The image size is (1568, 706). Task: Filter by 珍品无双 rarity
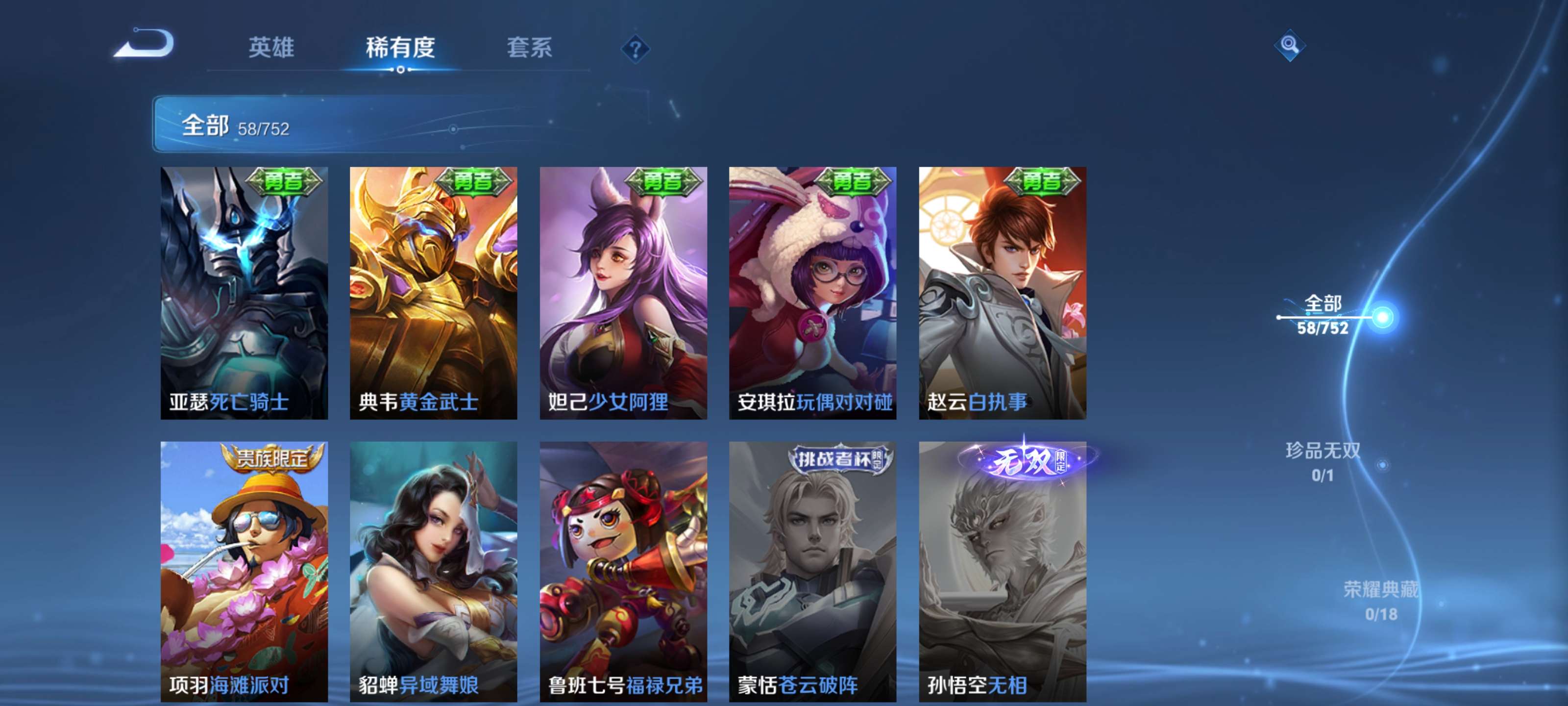(x=1323, y=462)
